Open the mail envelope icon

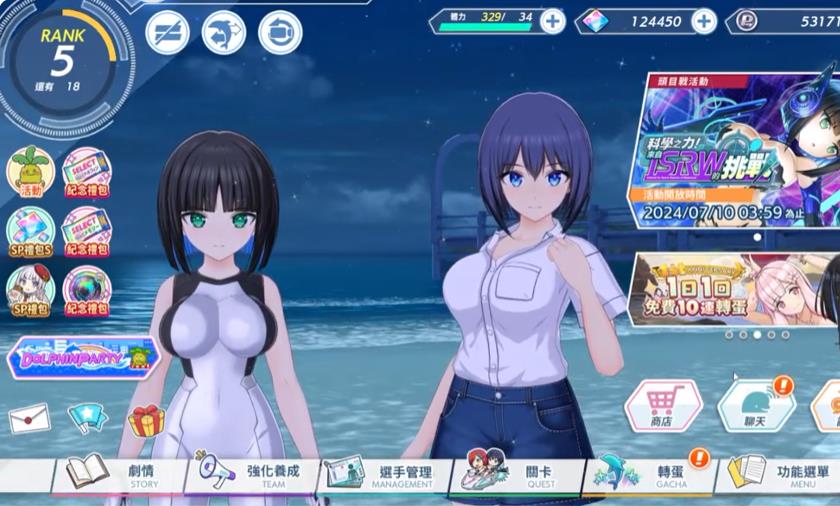tap(29, 418)
